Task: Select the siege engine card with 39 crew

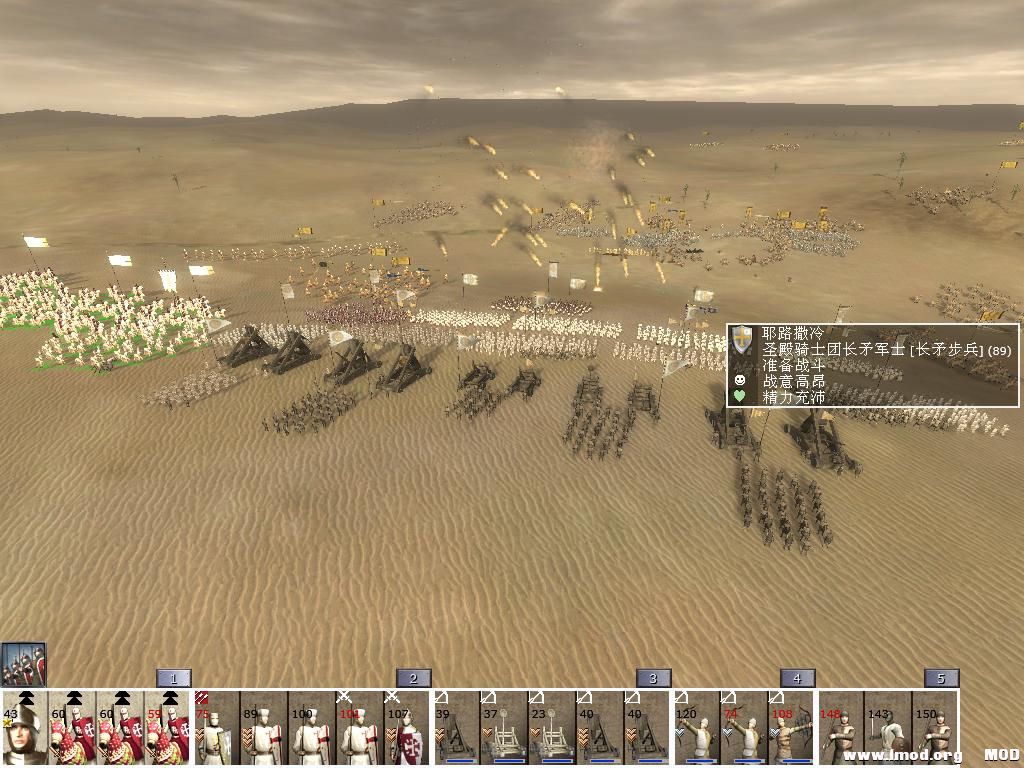Action: click(x=456, y=730)
